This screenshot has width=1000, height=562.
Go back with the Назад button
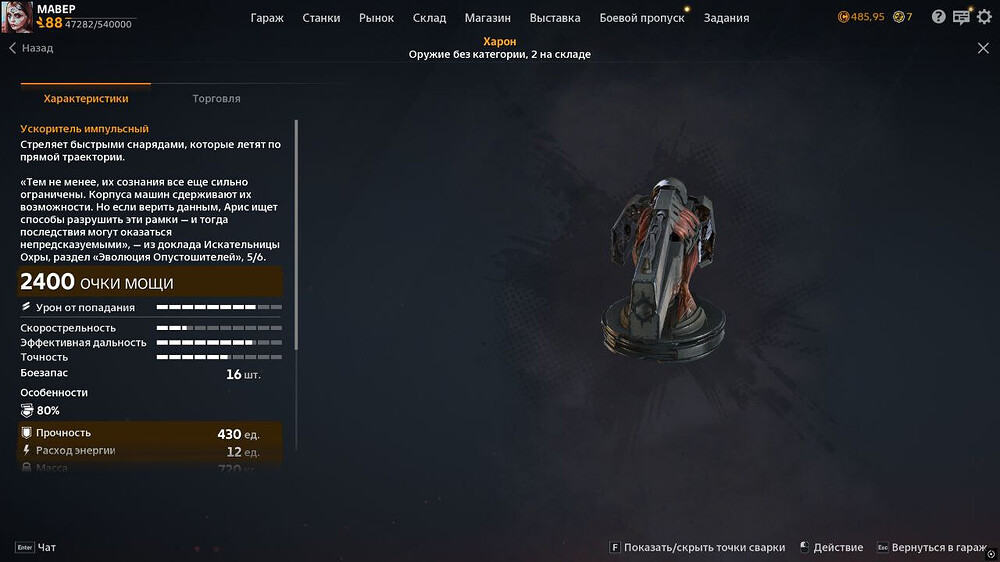[31, 48]
